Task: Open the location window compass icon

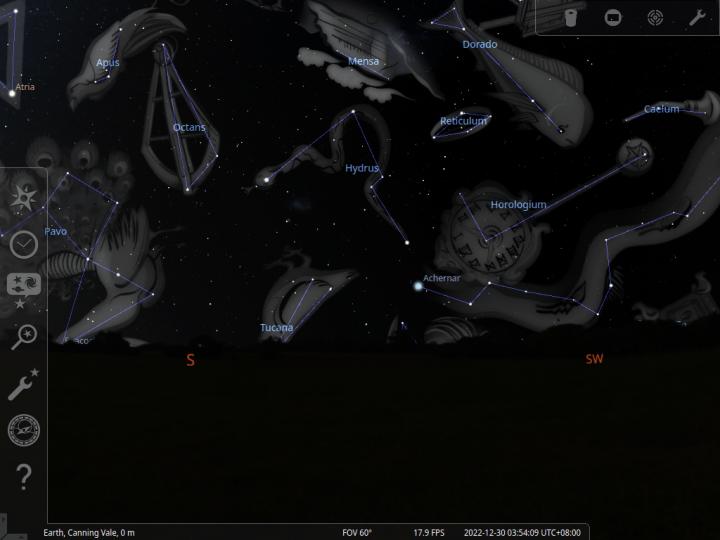Action: (23, 198)
